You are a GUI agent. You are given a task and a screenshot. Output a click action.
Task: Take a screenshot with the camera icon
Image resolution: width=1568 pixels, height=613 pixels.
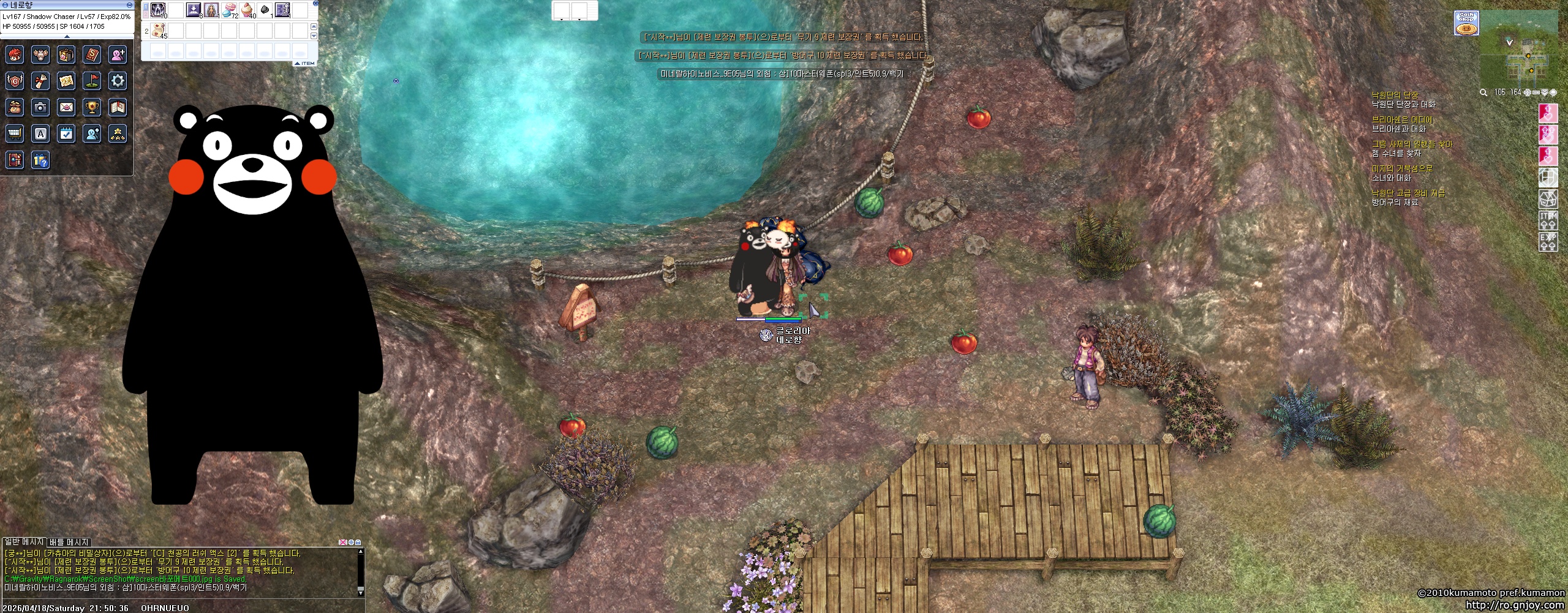40,107
